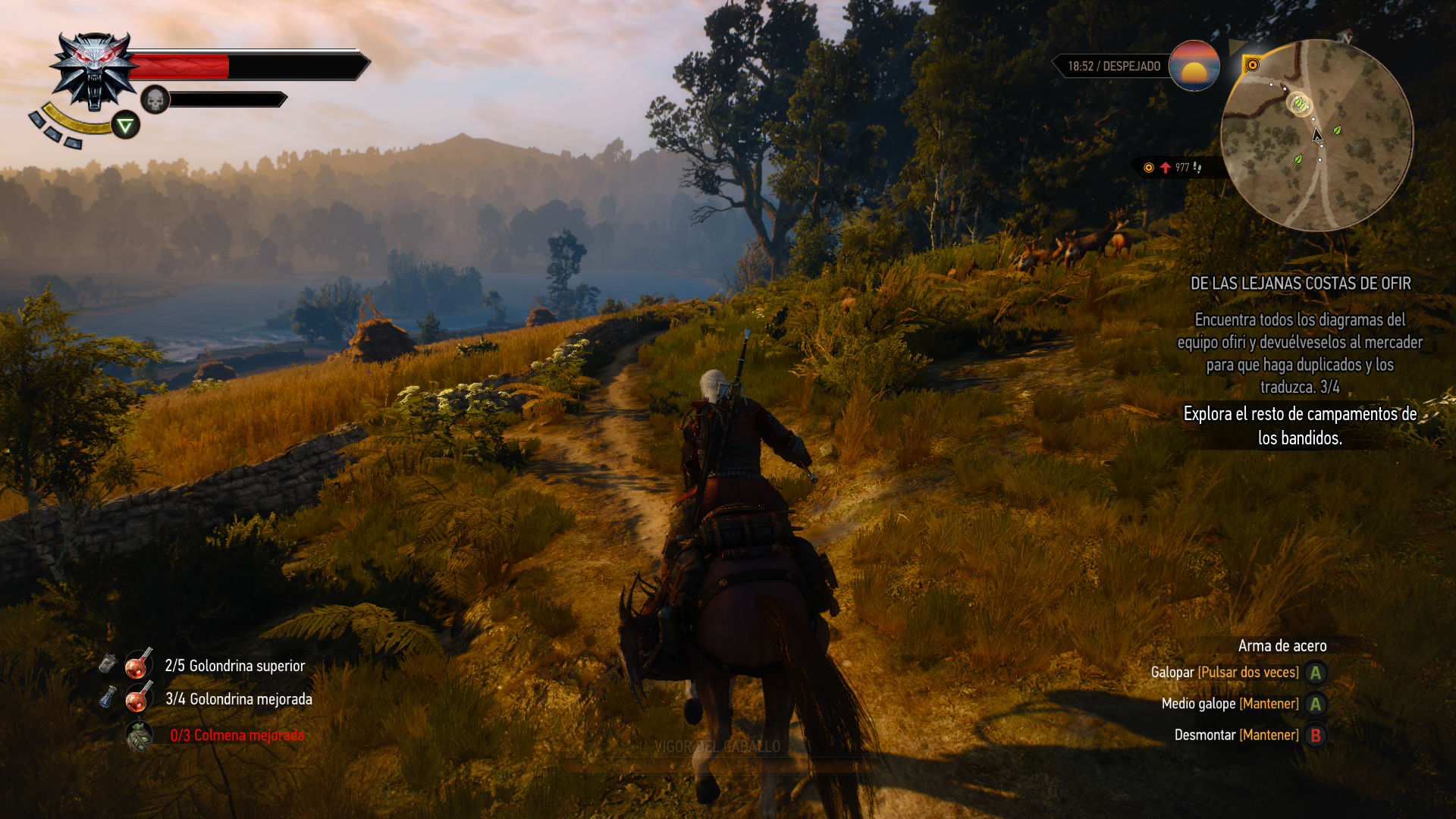
Task: Select the green triangle sign icon
Action: [x=126, y=125]
